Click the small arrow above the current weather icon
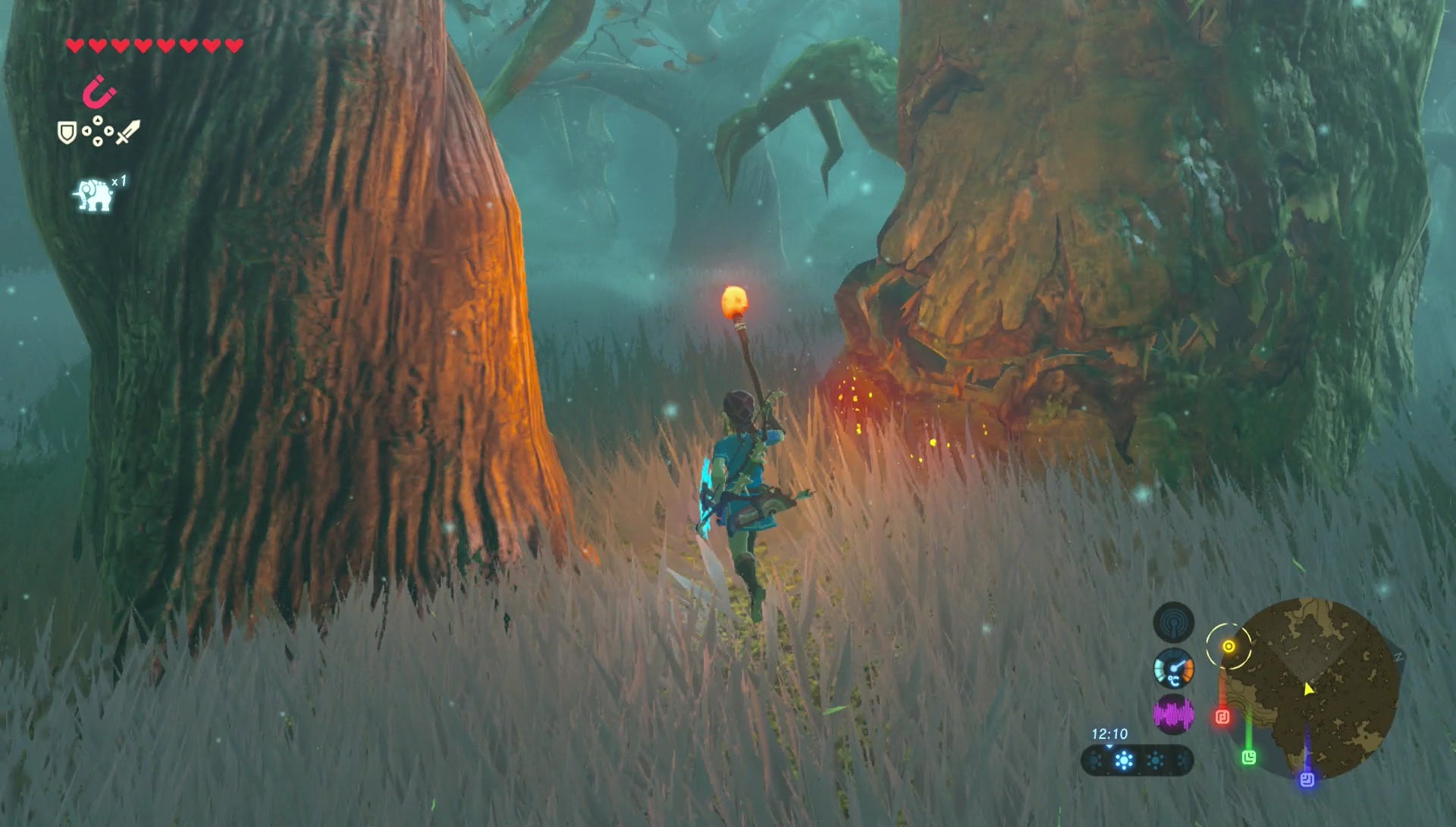1456x827 pixels. pyautogui.click(x=1110, y=747)
